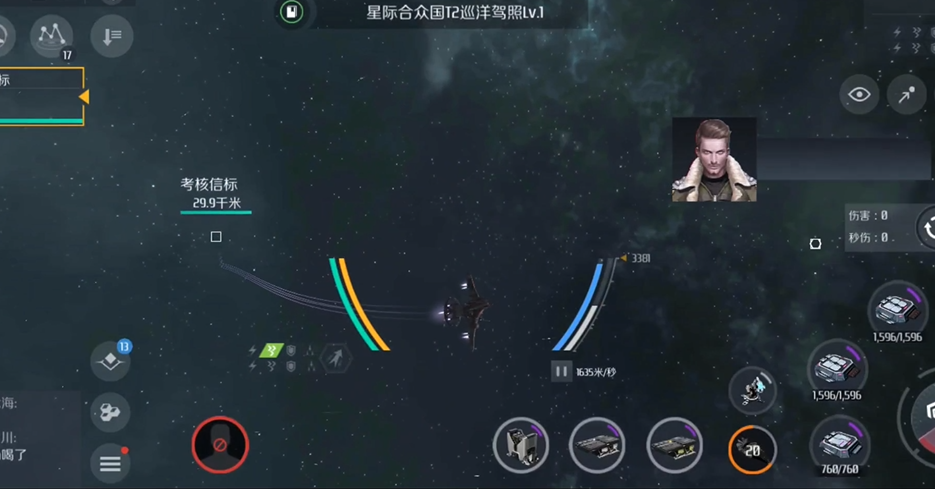Click the sort-list arrow button
The height and width of the screenshot is (489, 935).
(x=111, y=37)
